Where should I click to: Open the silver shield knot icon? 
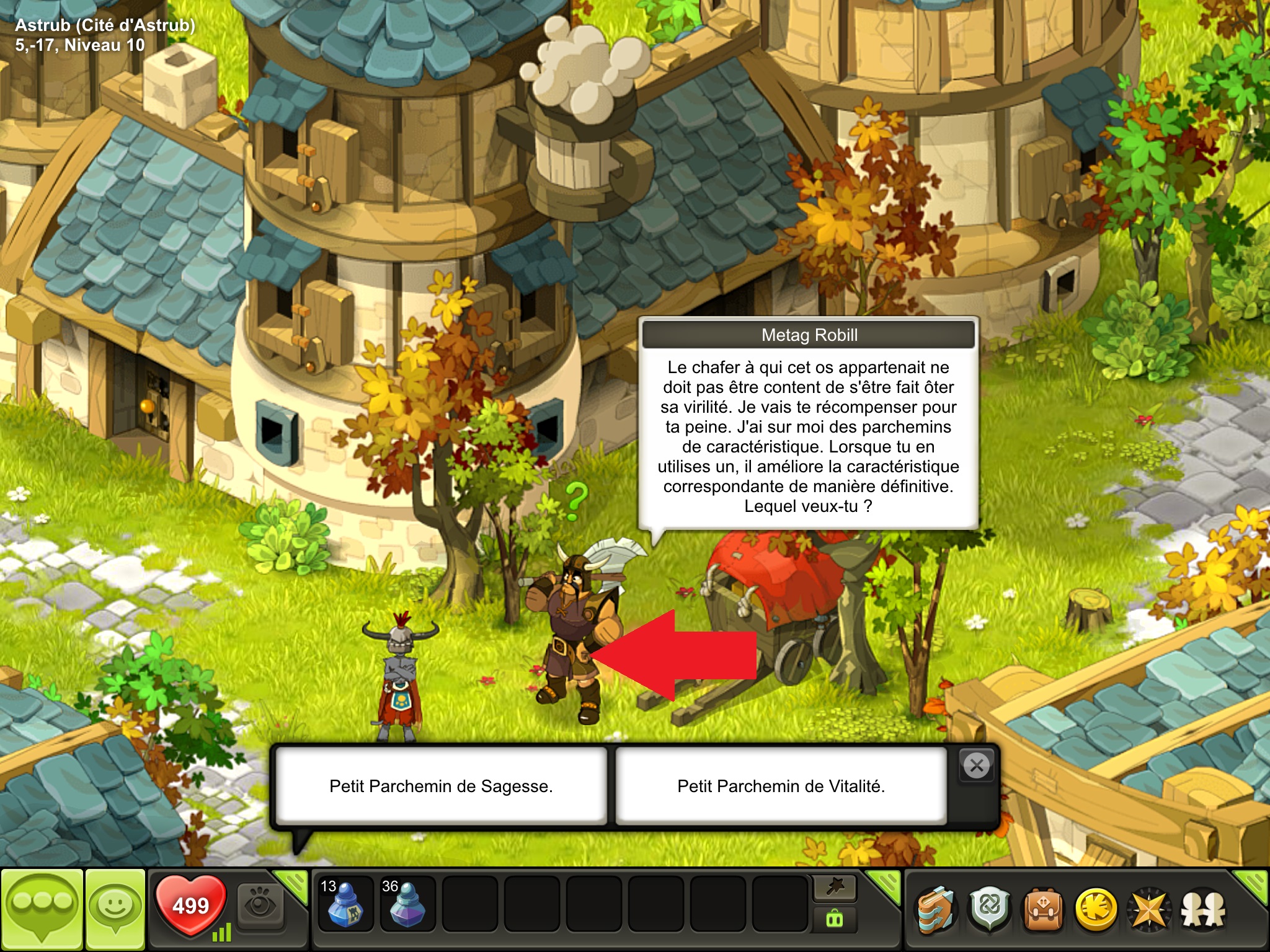[x=990, y=910]
